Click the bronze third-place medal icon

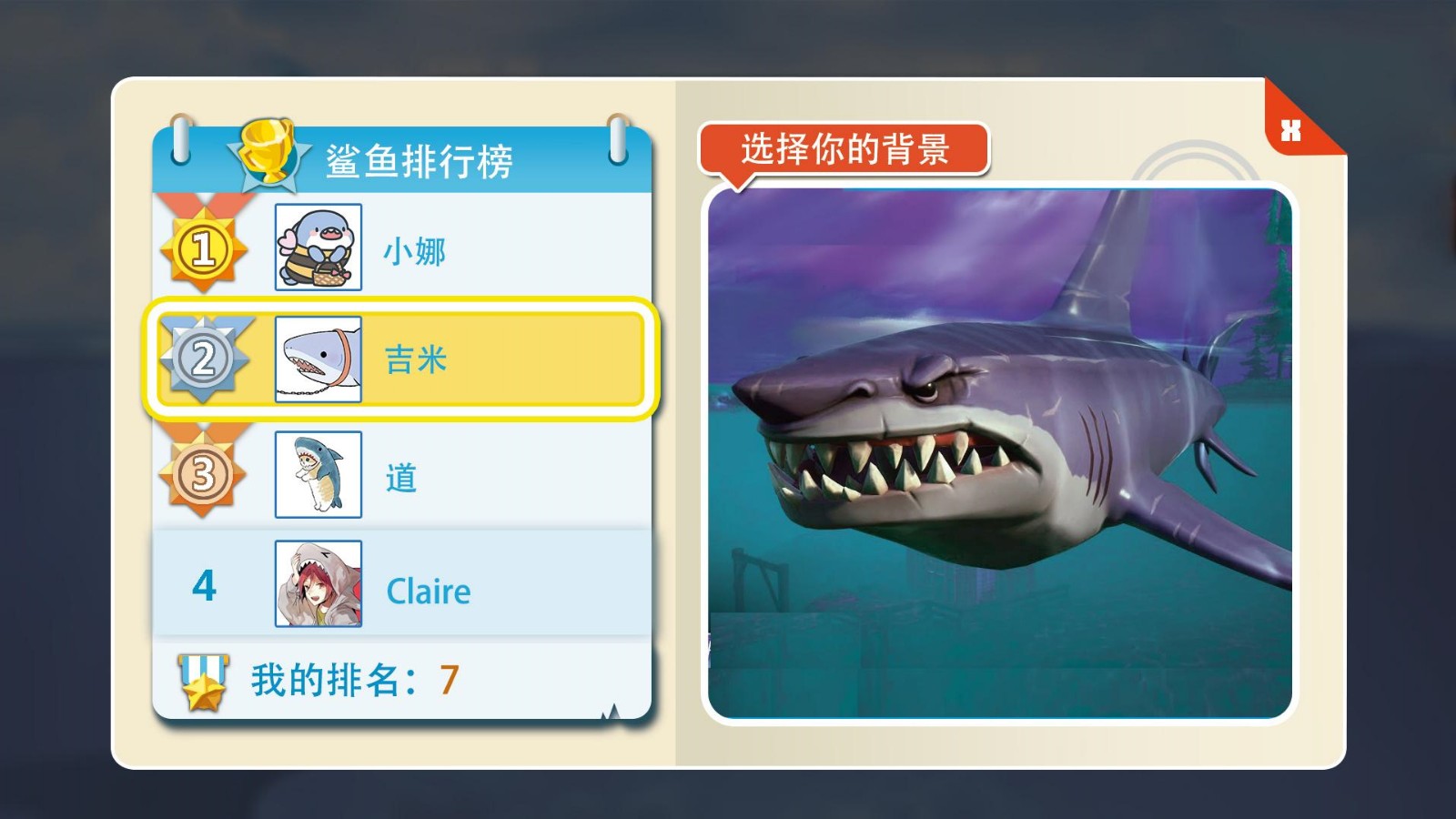(x=205, y=473)
